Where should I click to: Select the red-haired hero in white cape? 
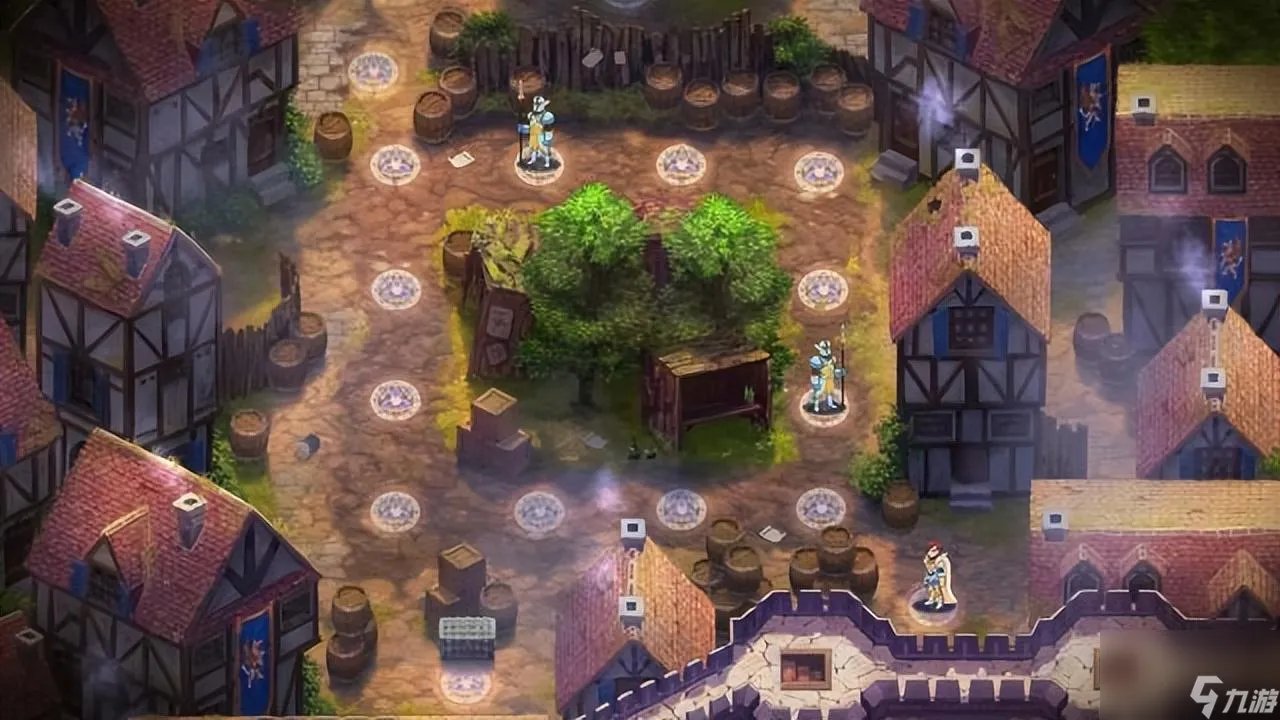point(935,577)
